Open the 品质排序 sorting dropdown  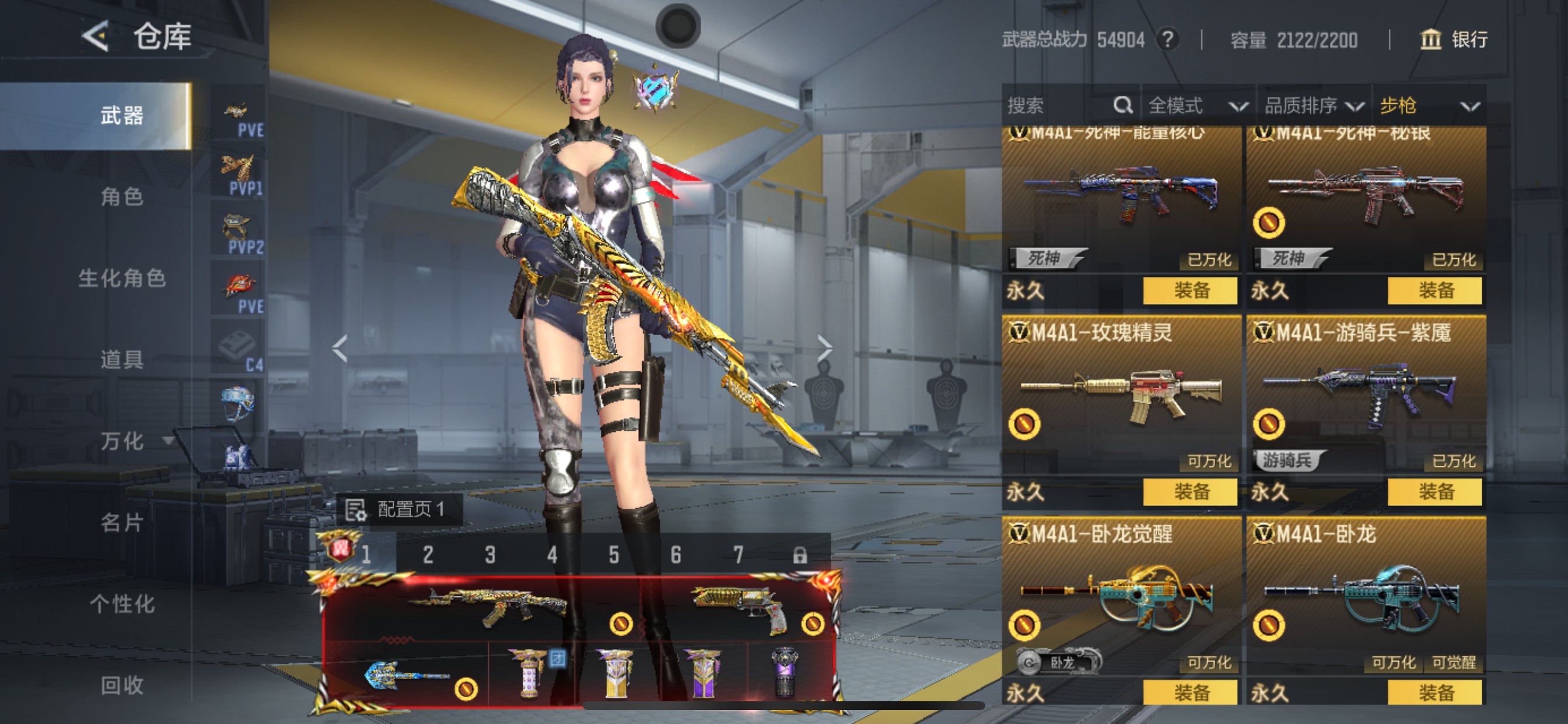click(1314, 106)
